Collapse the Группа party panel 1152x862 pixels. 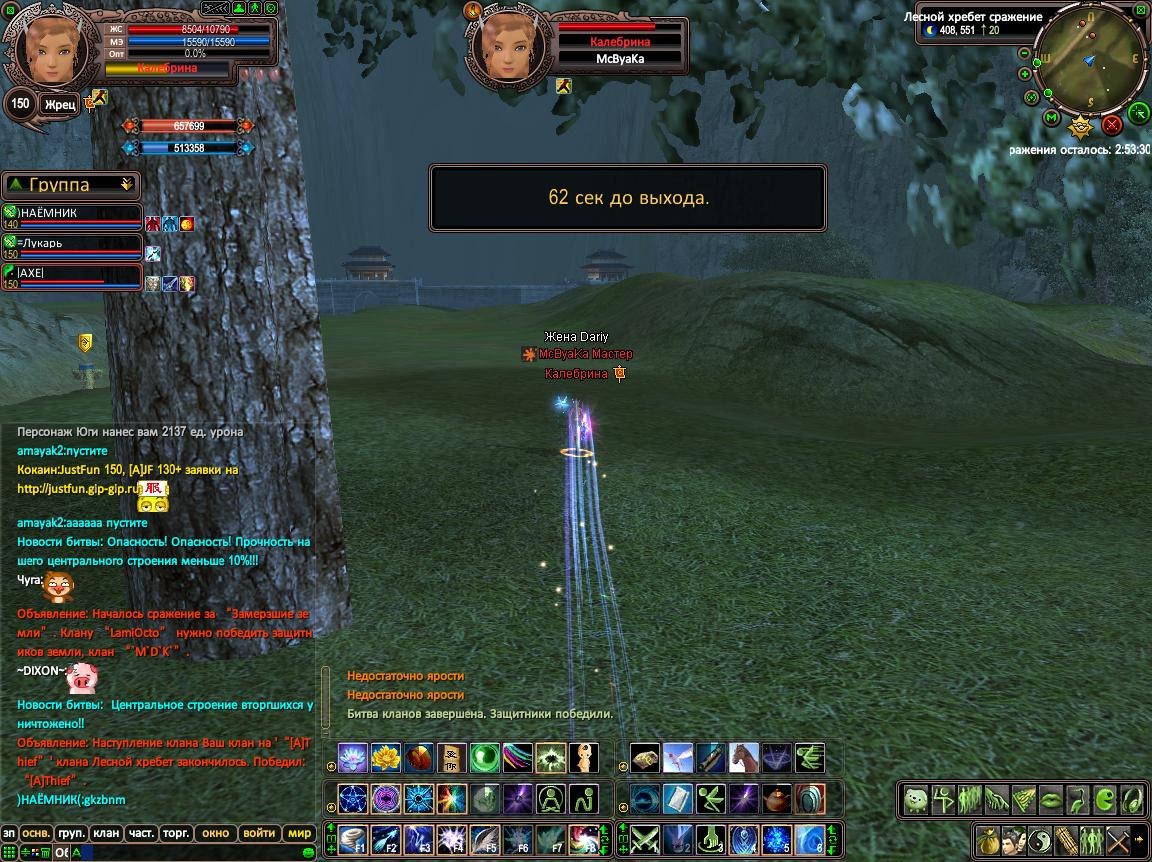(126, 184)
